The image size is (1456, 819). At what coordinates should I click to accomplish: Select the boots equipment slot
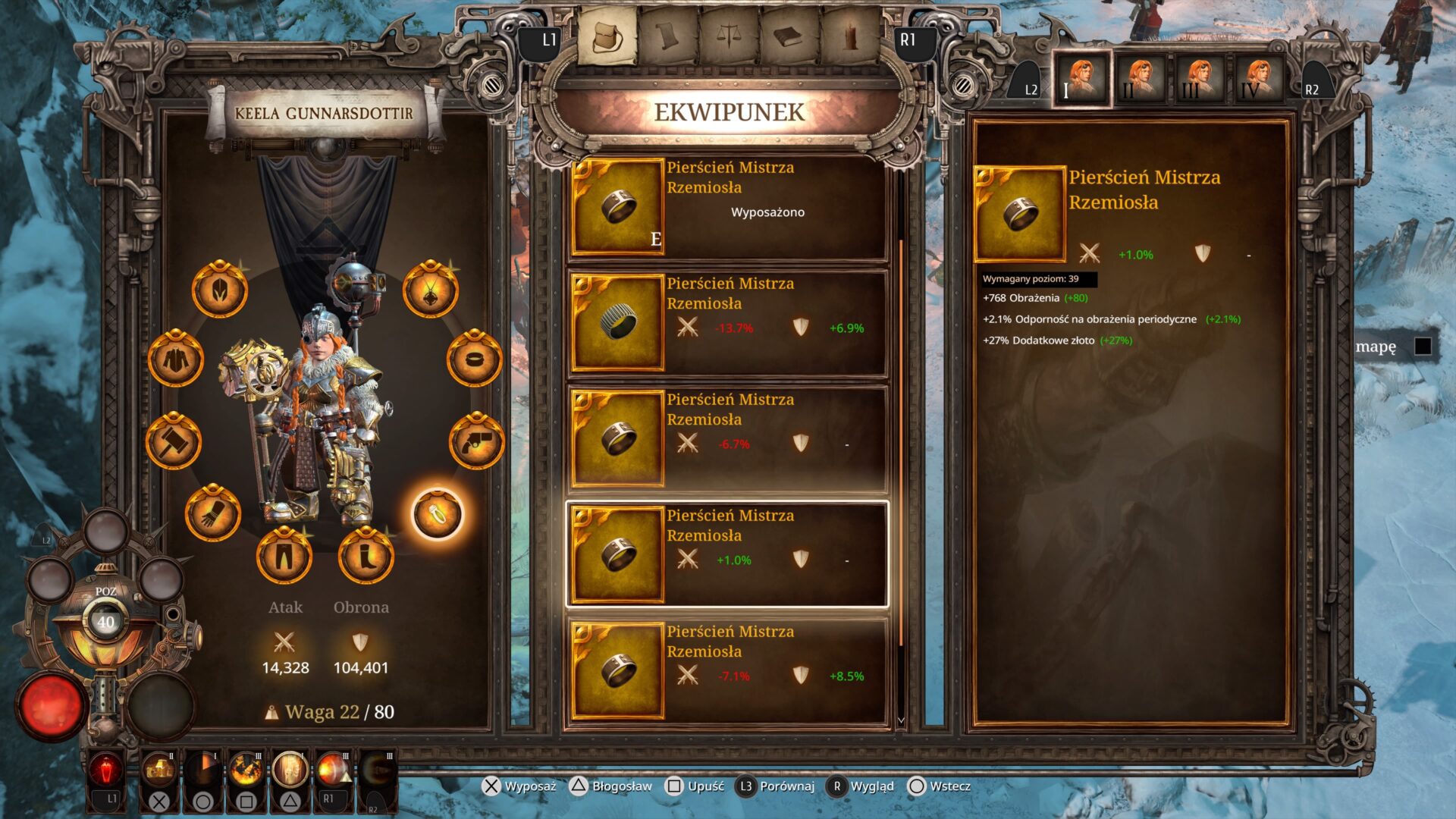366,556
